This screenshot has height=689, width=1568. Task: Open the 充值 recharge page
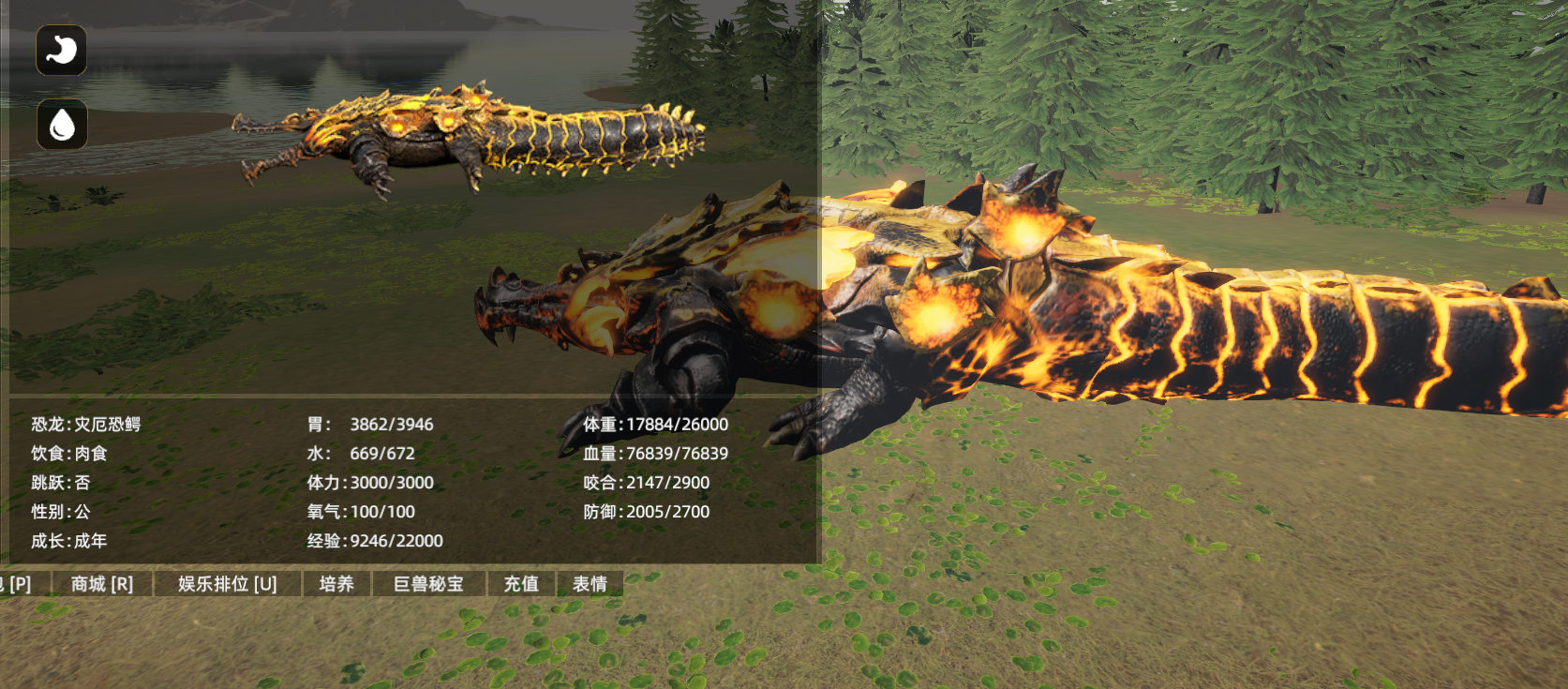(x=521, y=584)
